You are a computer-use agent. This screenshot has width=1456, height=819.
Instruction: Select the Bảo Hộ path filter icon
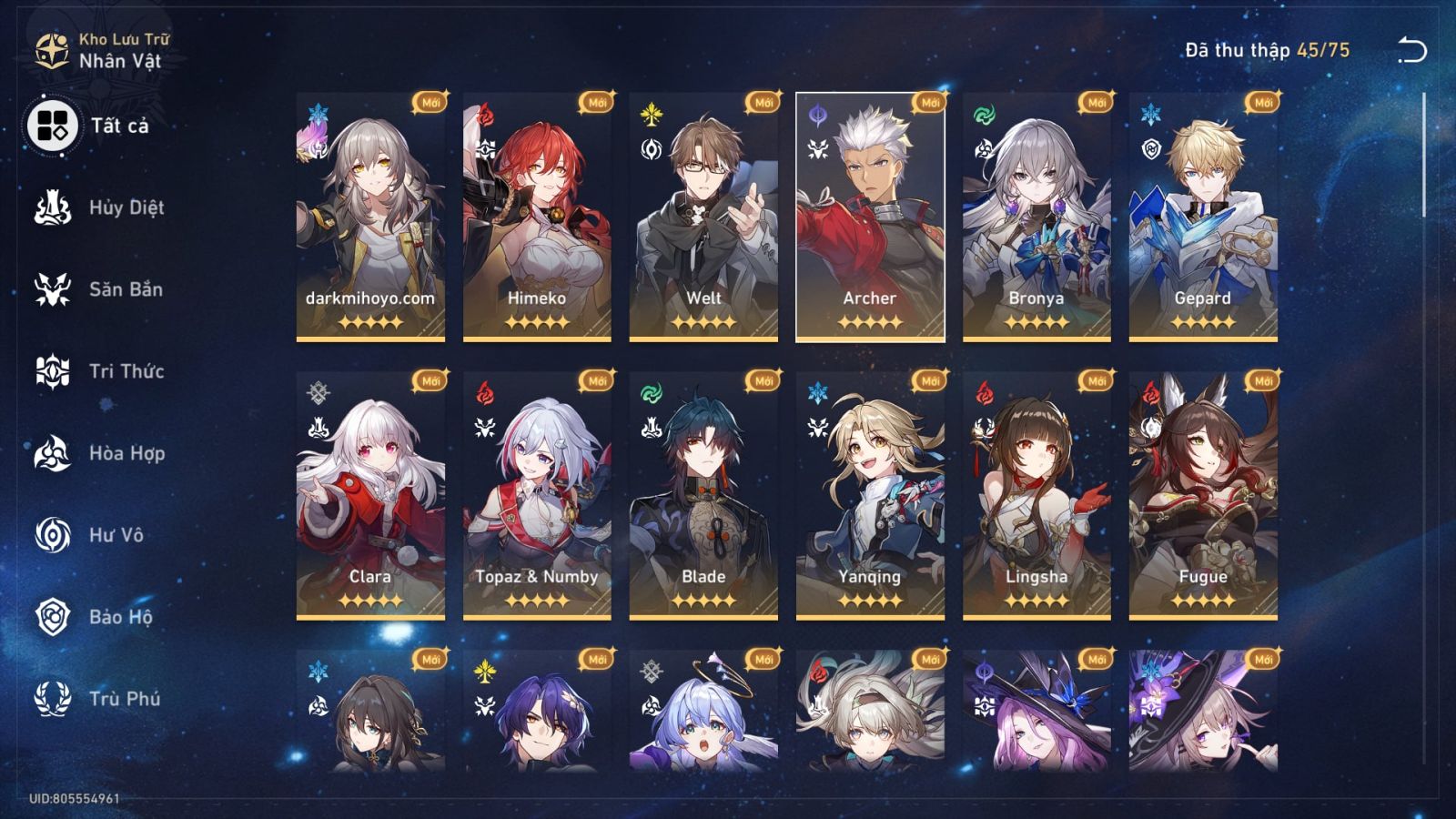[52, 617]
